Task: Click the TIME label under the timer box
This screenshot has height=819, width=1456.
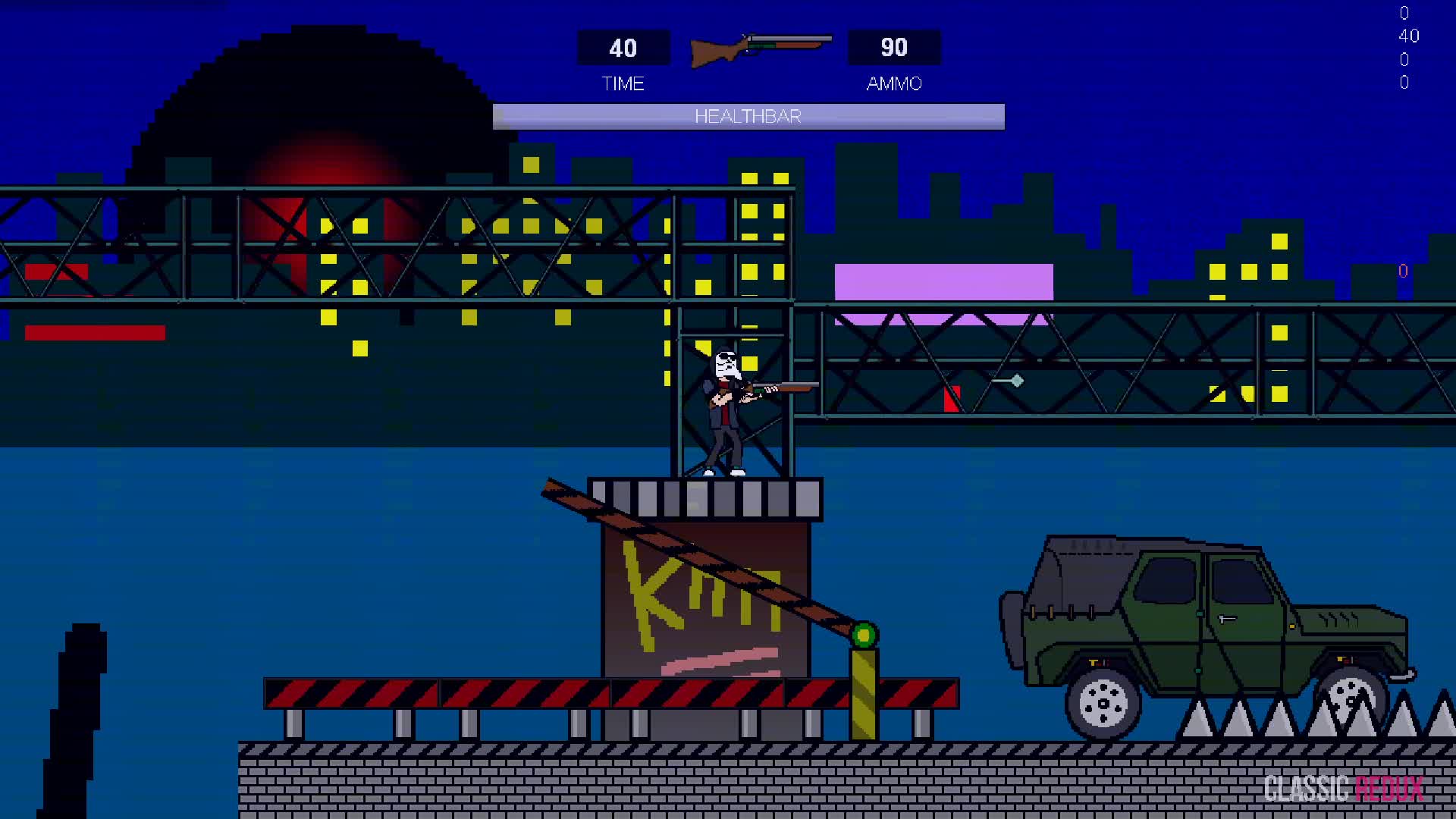Action: [623, 83]
